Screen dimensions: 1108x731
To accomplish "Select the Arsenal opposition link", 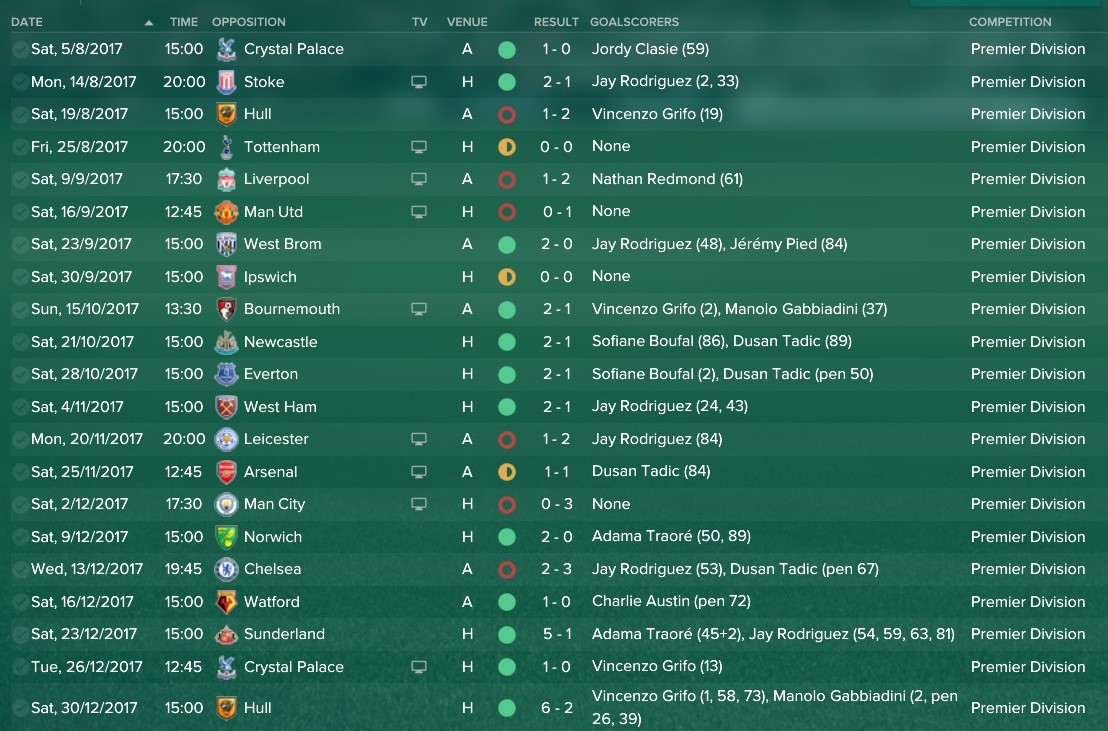I will click(270, 472).
